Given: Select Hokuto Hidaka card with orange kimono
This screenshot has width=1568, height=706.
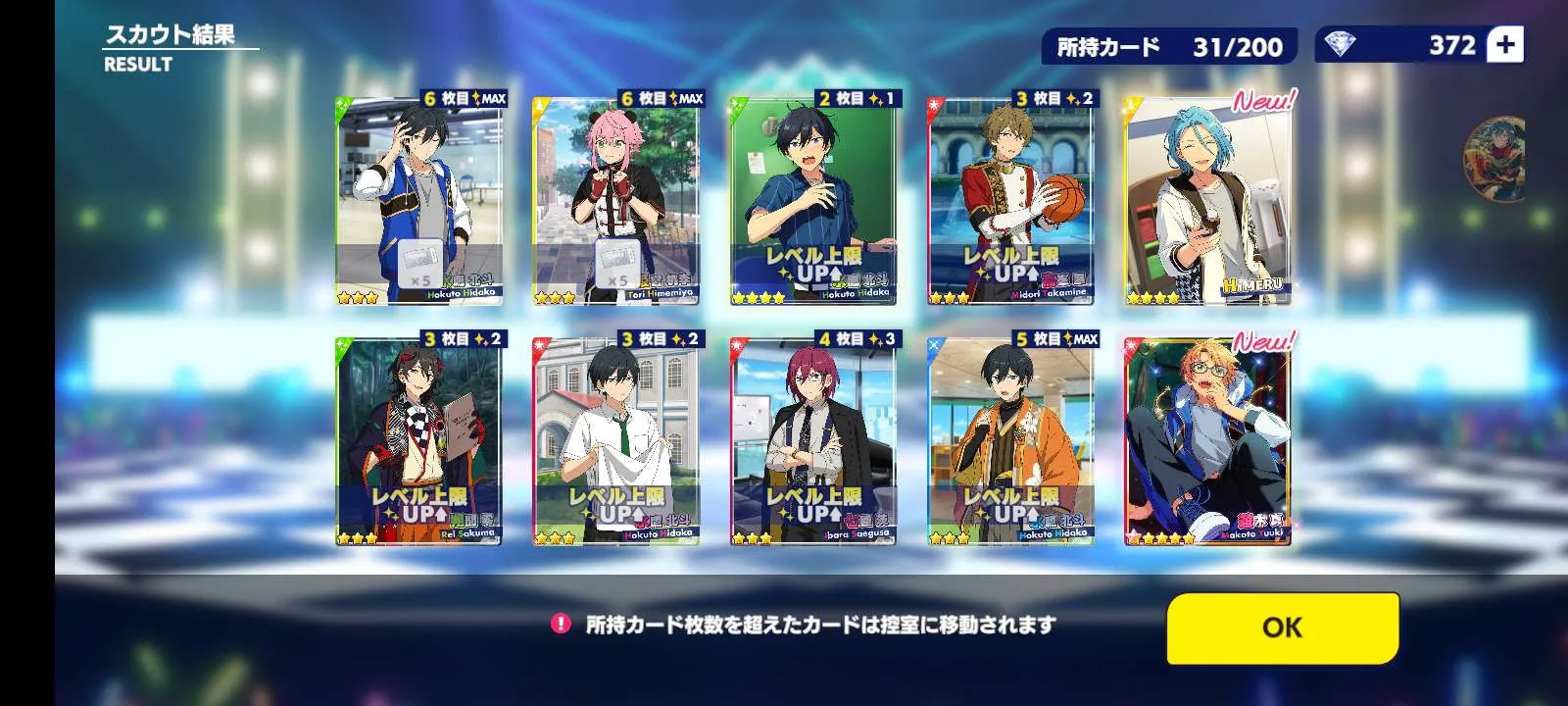Looking at the screenshot, I should (x=1010, y=441).
